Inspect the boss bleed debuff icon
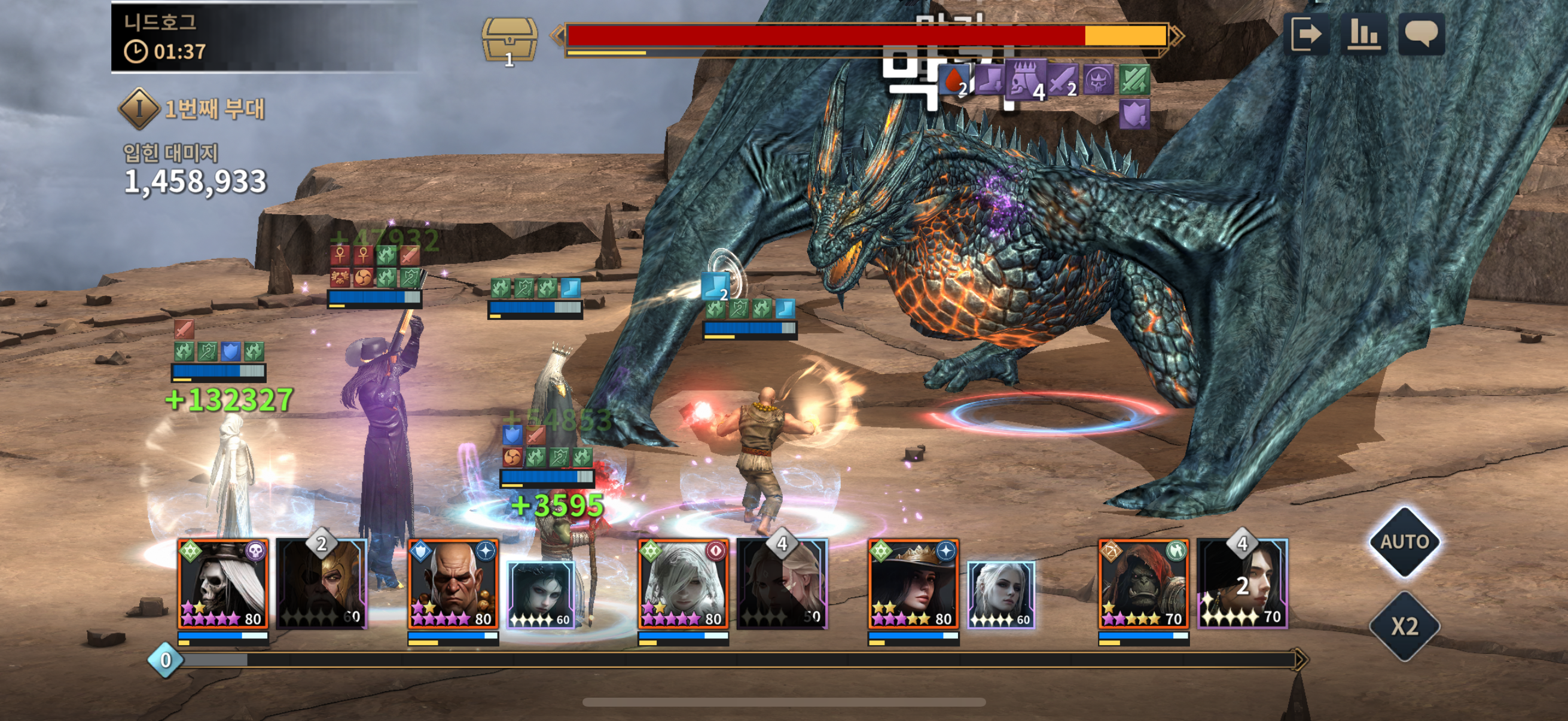 tap(954, 80)
